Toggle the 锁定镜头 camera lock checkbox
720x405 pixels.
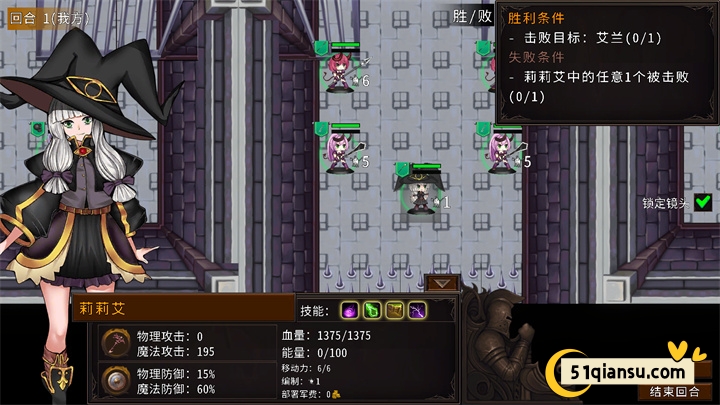point(702,202)
